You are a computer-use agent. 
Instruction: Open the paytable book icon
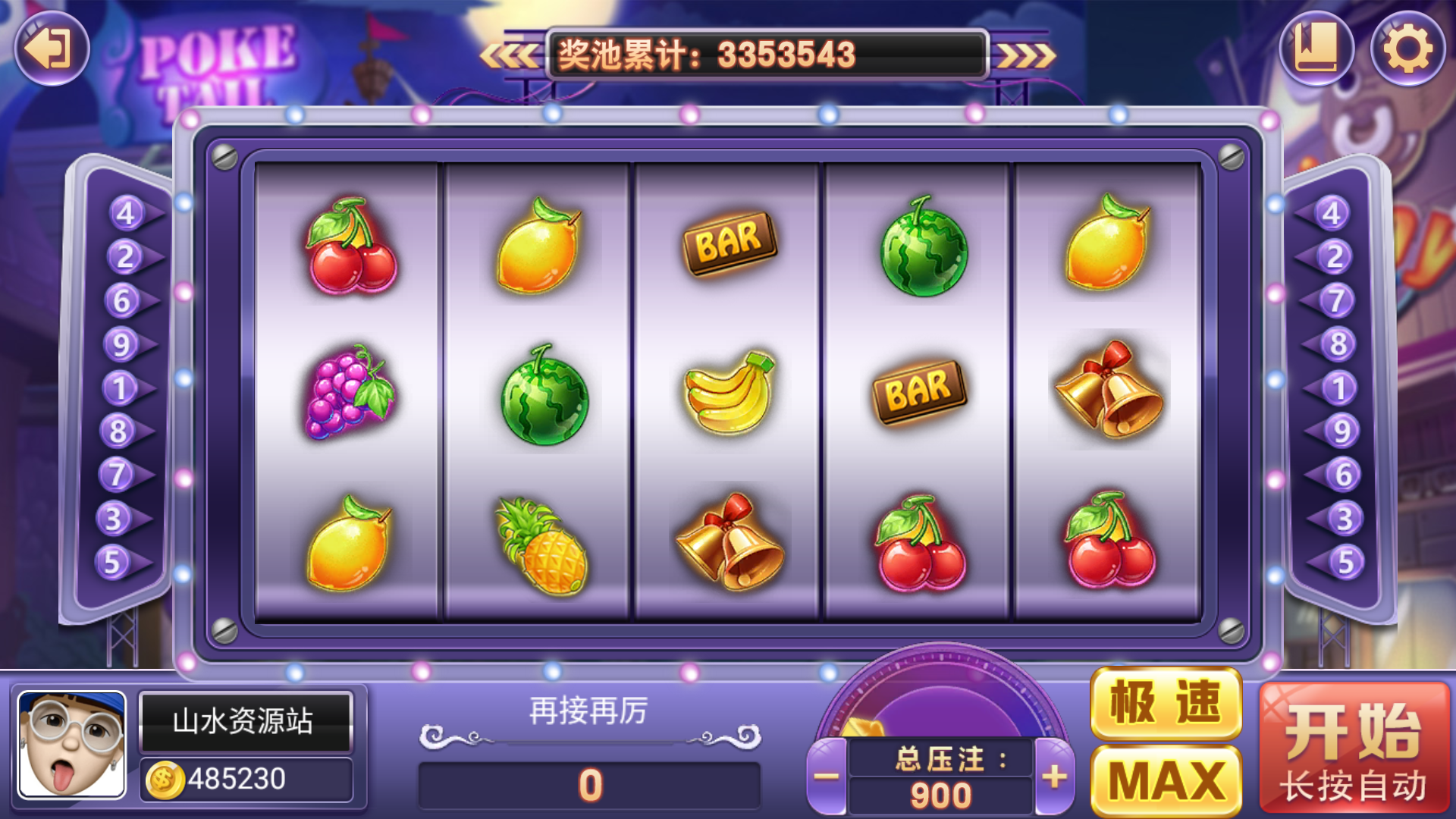point(1319,49)
